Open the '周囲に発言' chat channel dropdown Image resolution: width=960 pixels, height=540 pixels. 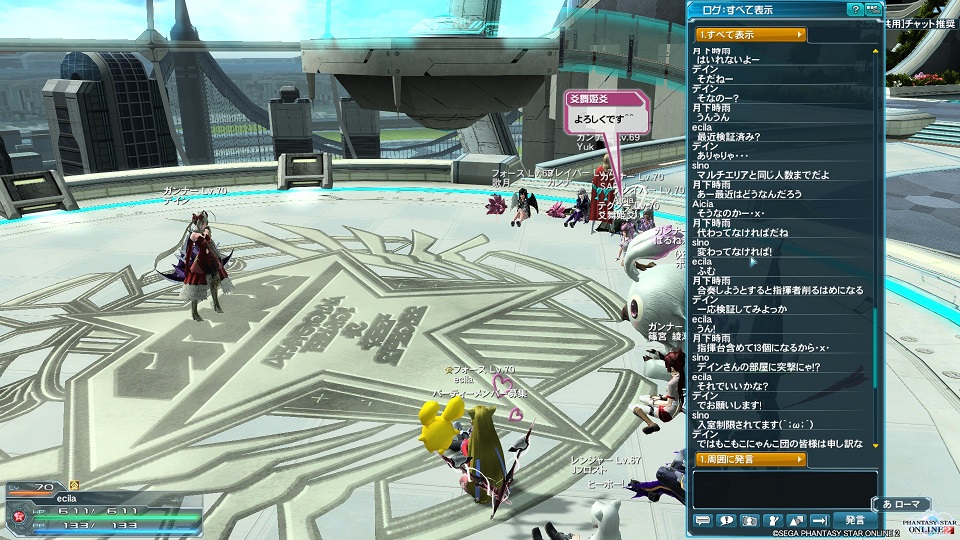[x=751, y=459]
